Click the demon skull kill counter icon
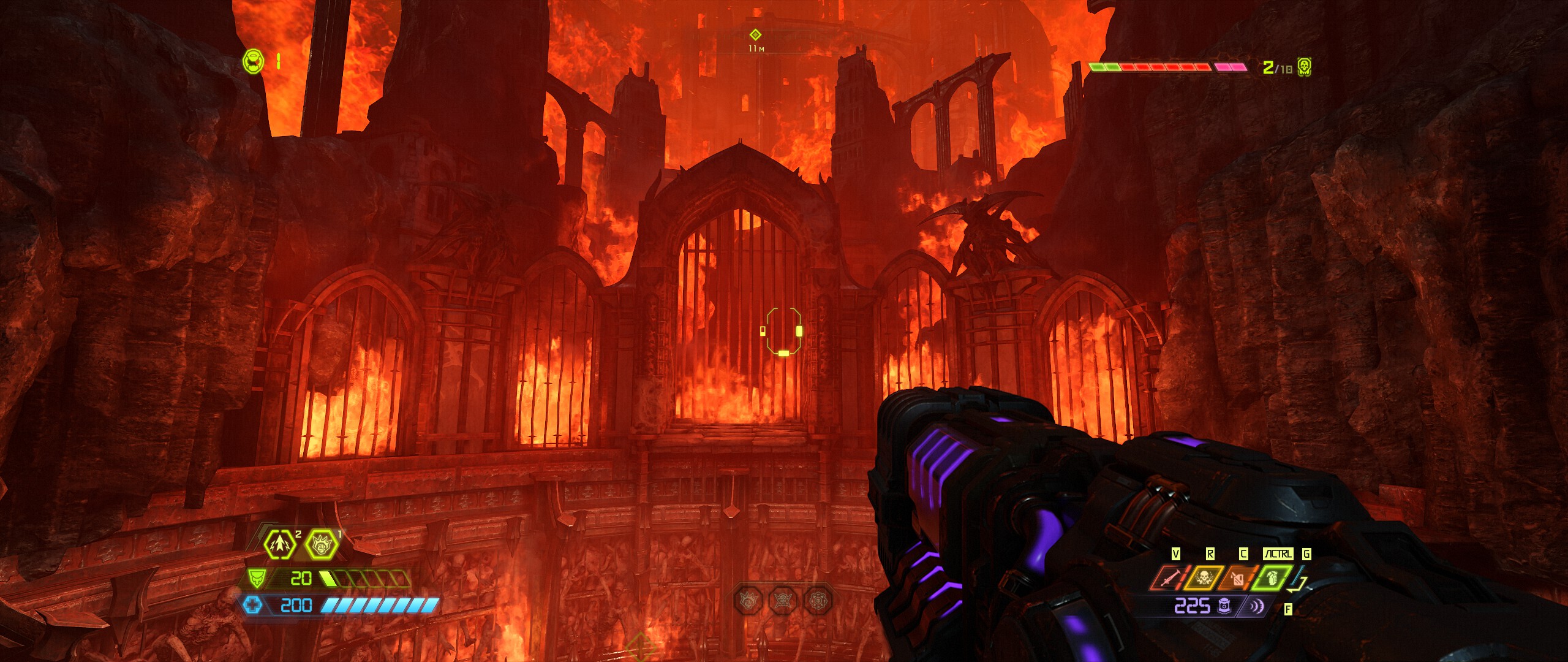Image resolution: width=1568 pixels, height=662 pixels. tap(1305, 67)
